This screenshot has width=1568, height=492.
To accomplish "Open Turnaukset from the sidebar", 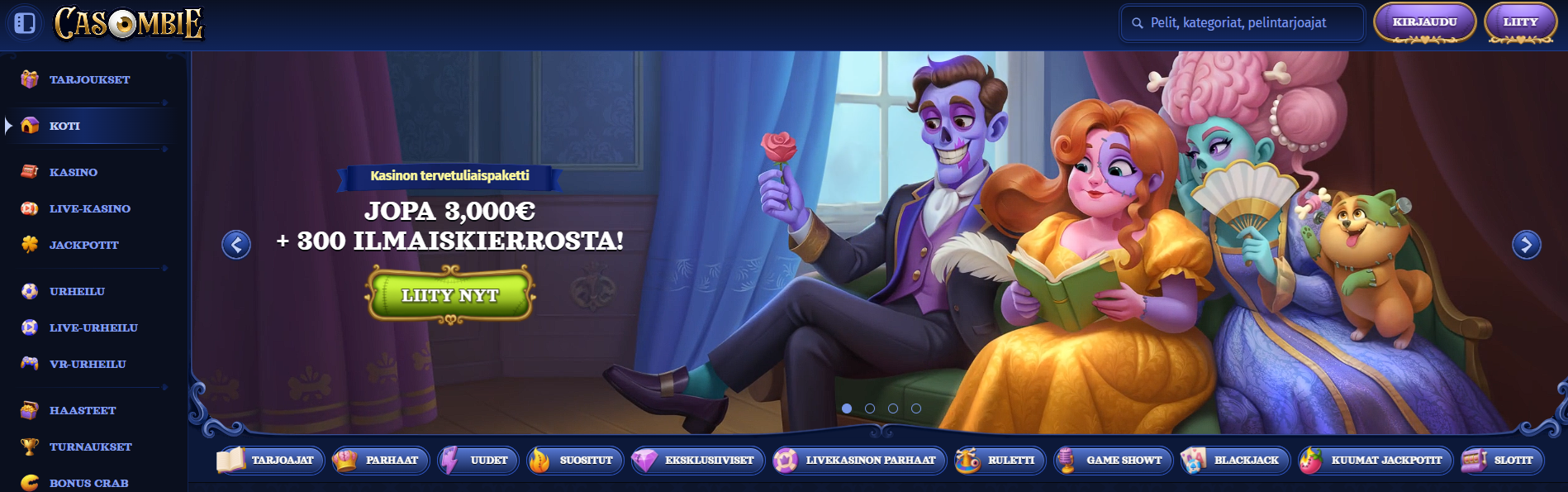I will pyautogui.click(x=90, y=447).
